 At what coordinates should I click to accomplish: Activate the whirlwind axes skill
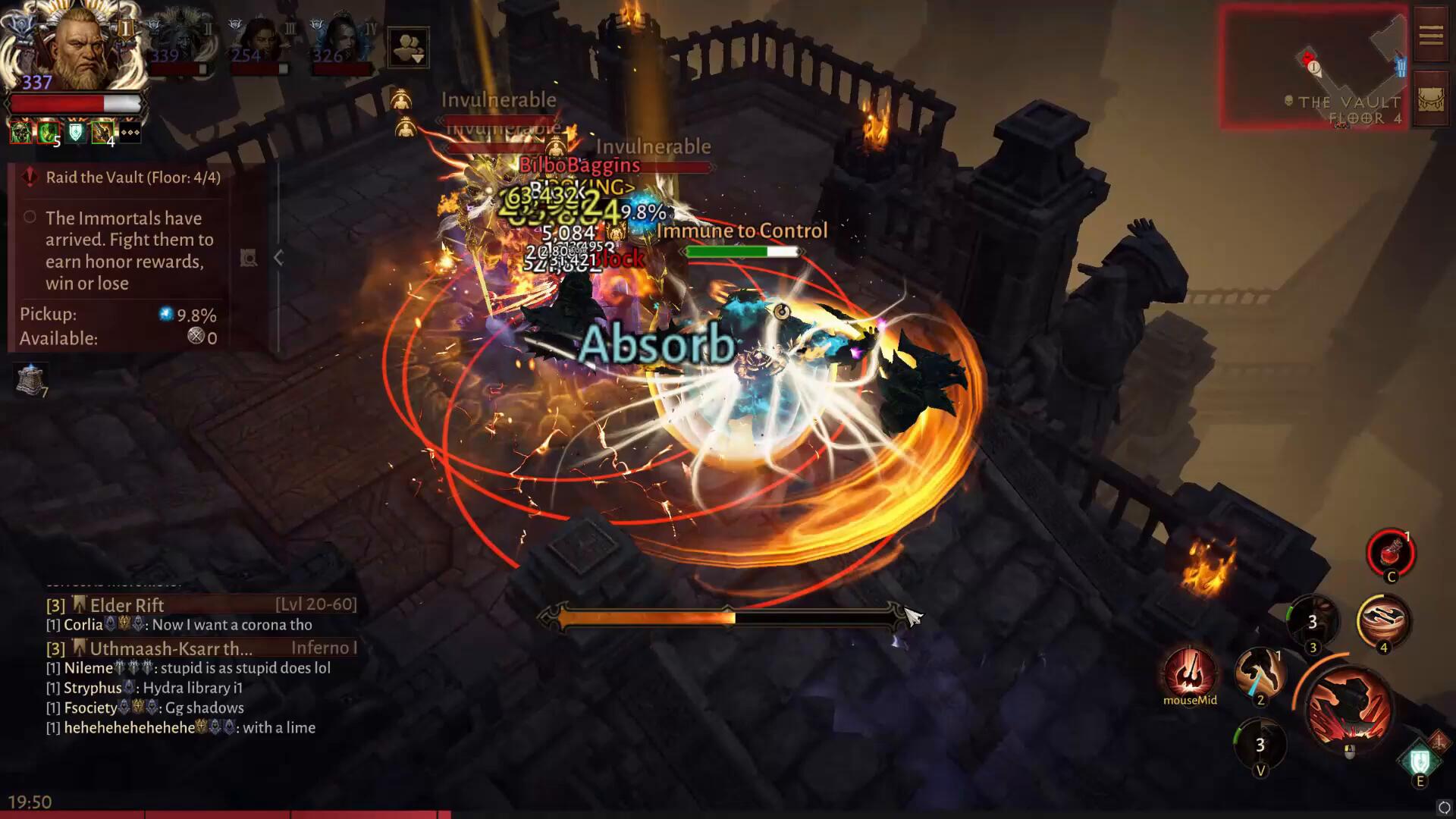click(1382, 621)
